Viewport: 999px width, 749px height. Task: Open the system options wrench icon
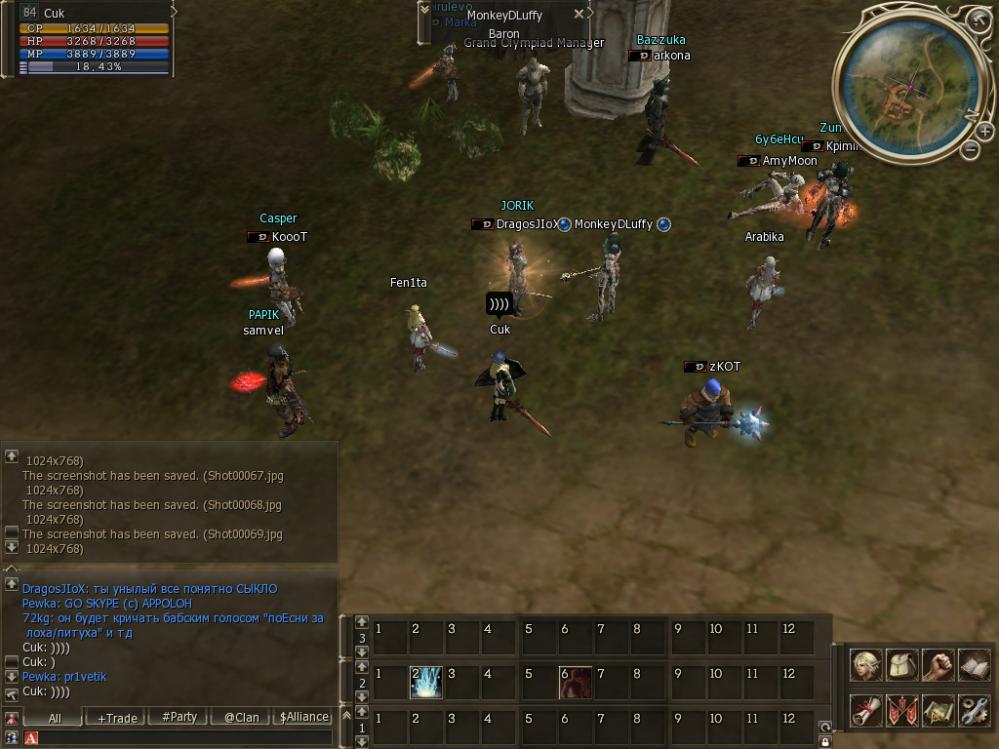tap(973, 709)
